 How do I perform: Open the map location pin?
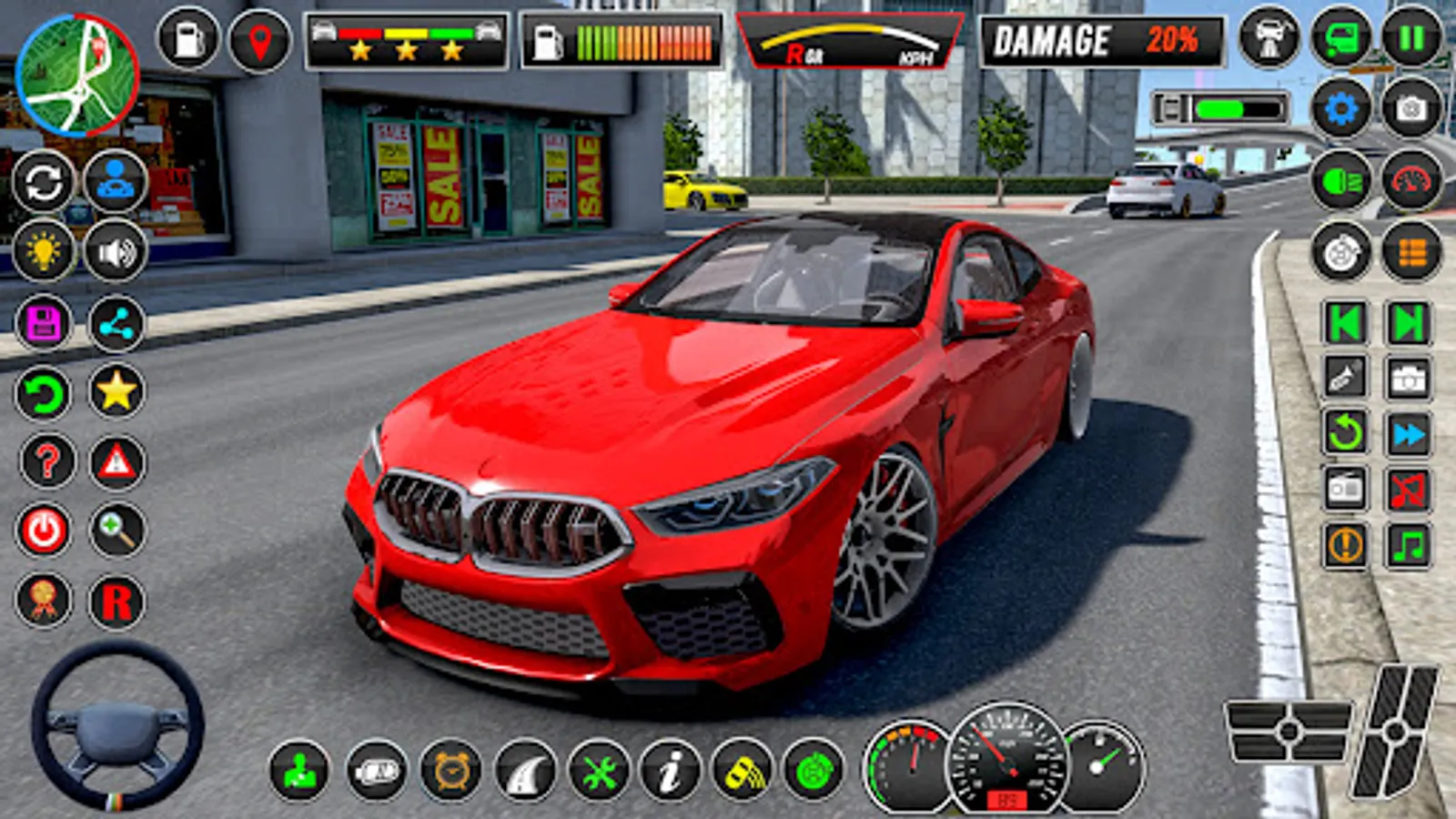pos(258,38)
